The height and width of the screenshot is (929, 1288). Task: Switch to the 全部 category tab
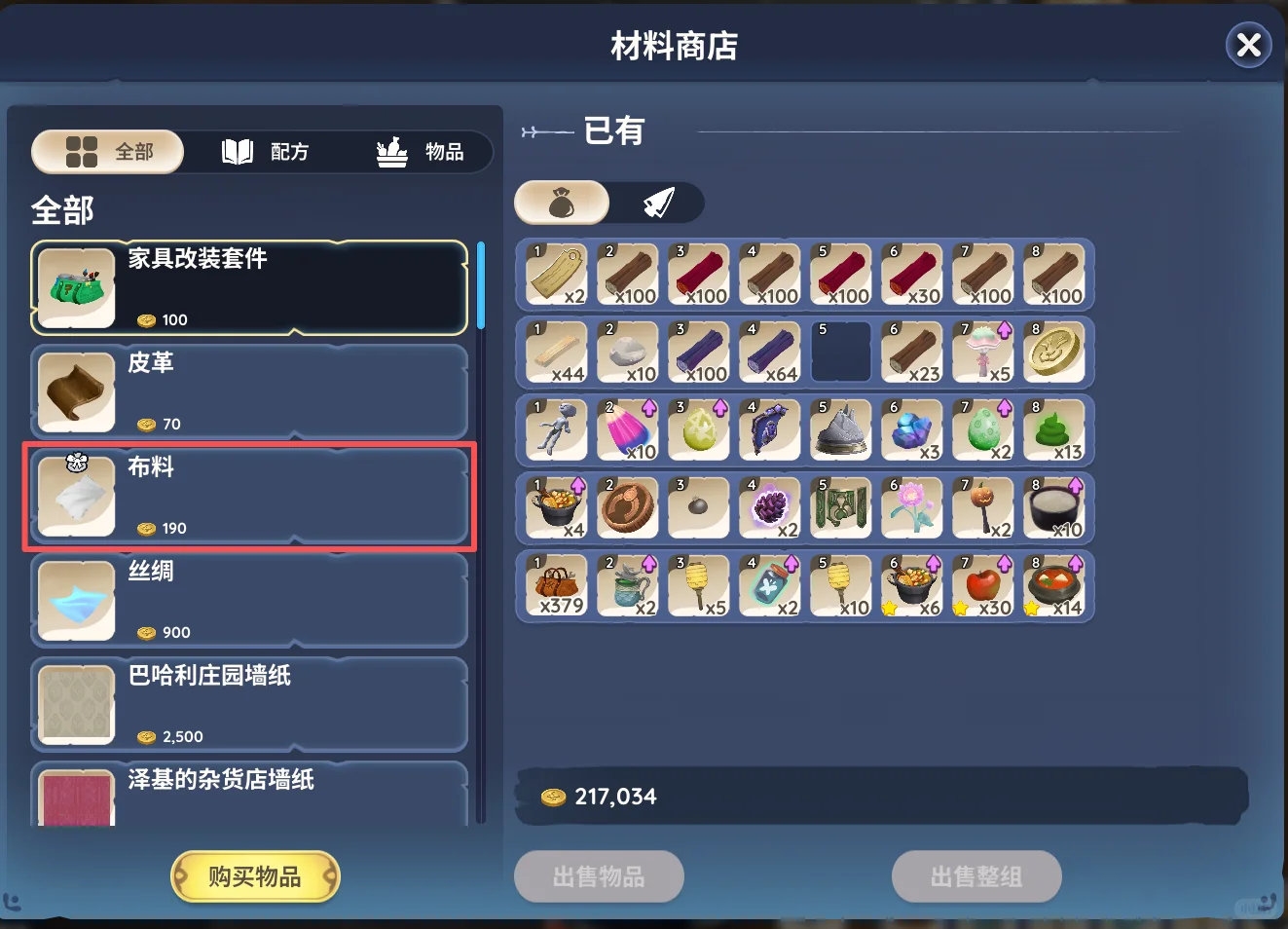pyautogui.click(x=107, y=152)
